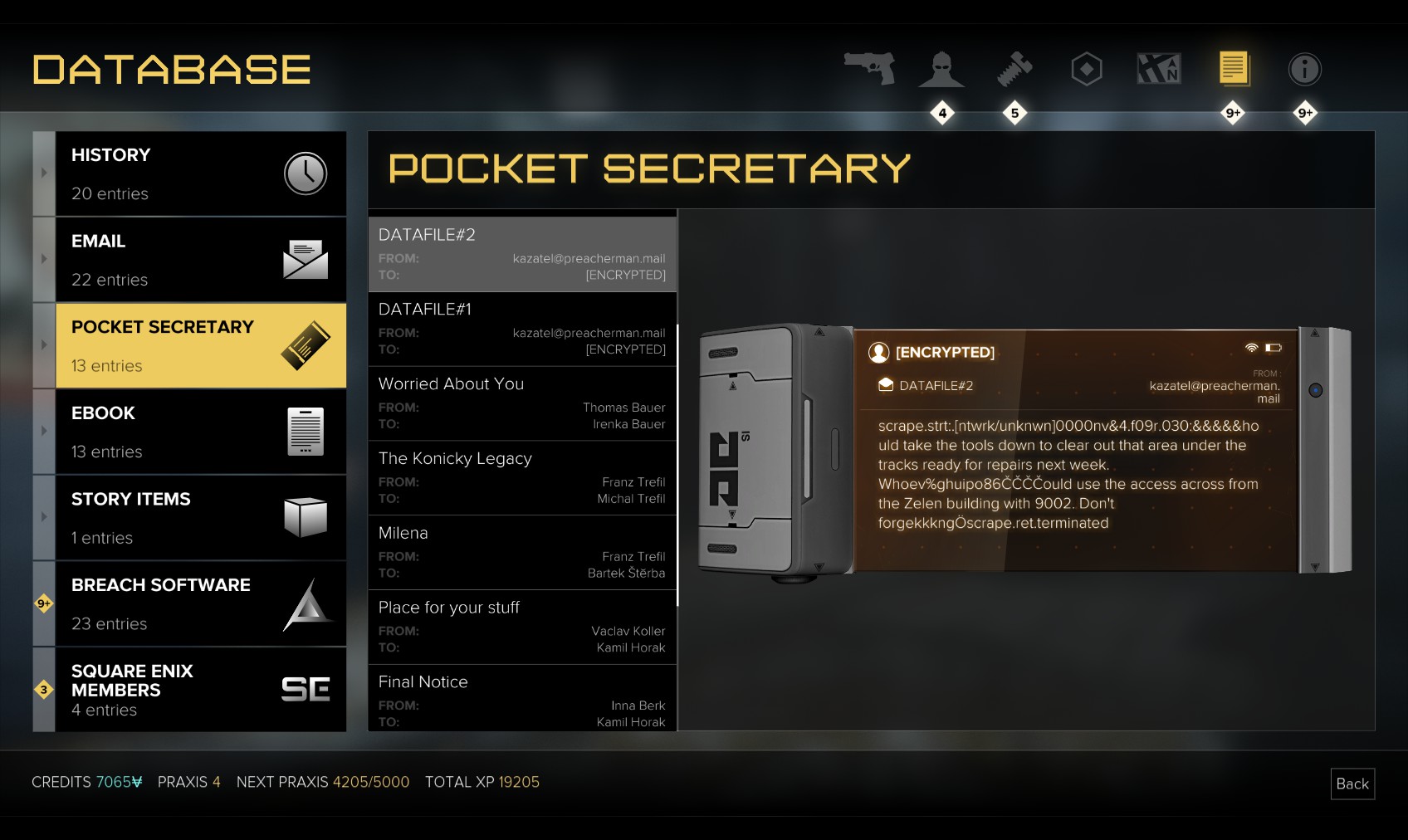
Task: Open the DATAFILE#2 message
Action: tap(522, 254)
